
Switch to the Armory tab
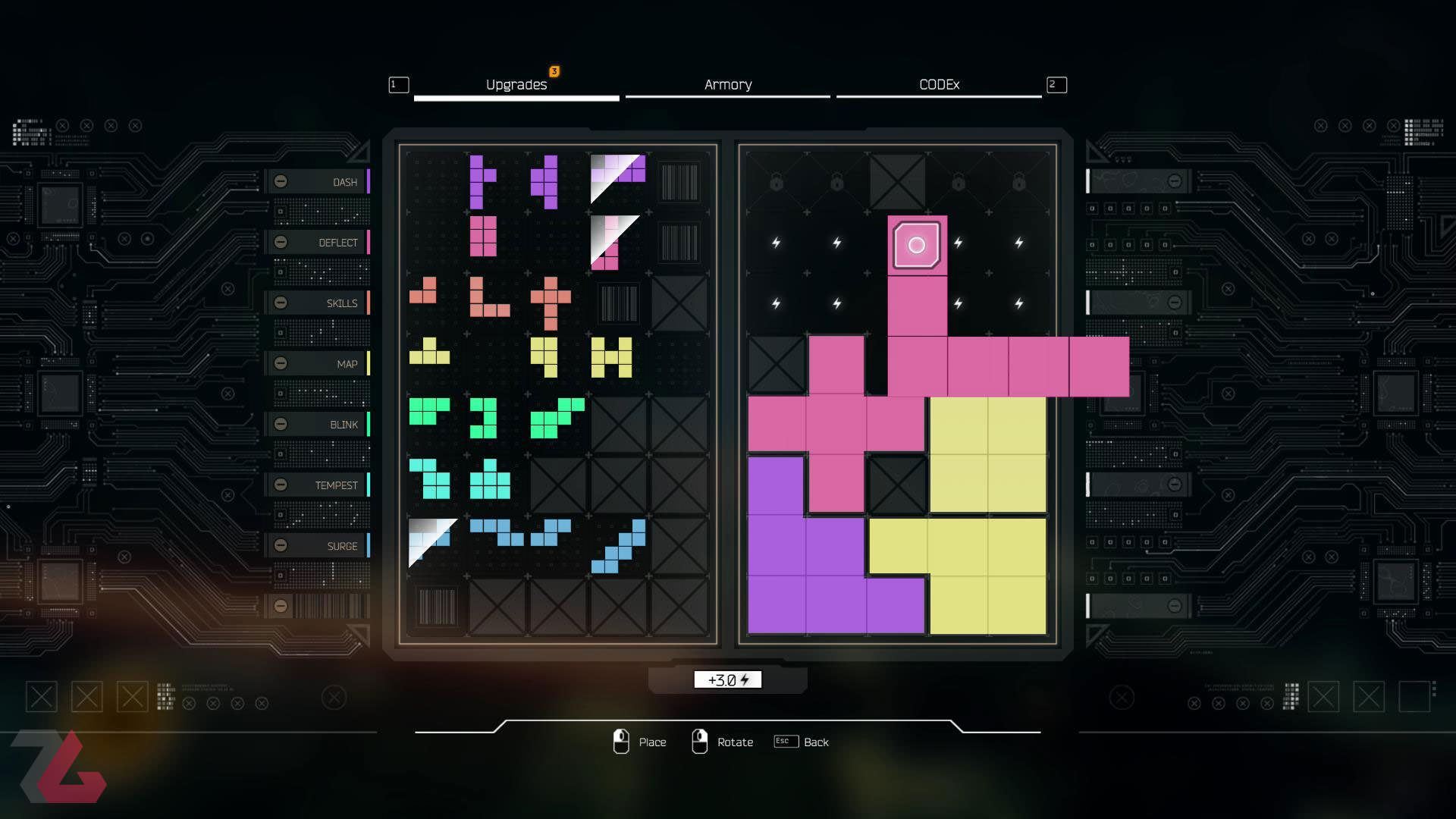727,85
